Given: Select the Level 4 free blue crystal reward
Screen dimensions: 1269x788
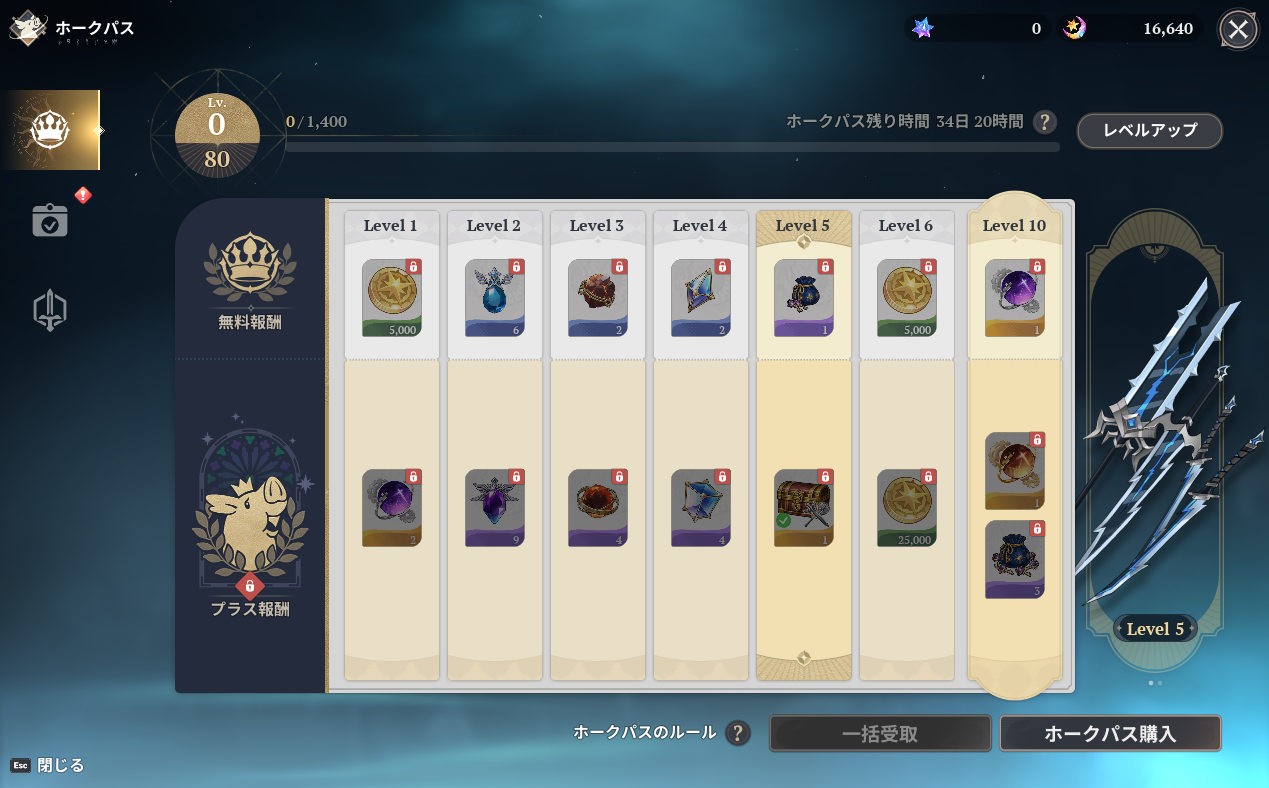Looking at the screenshot, I should coord(700,298).
